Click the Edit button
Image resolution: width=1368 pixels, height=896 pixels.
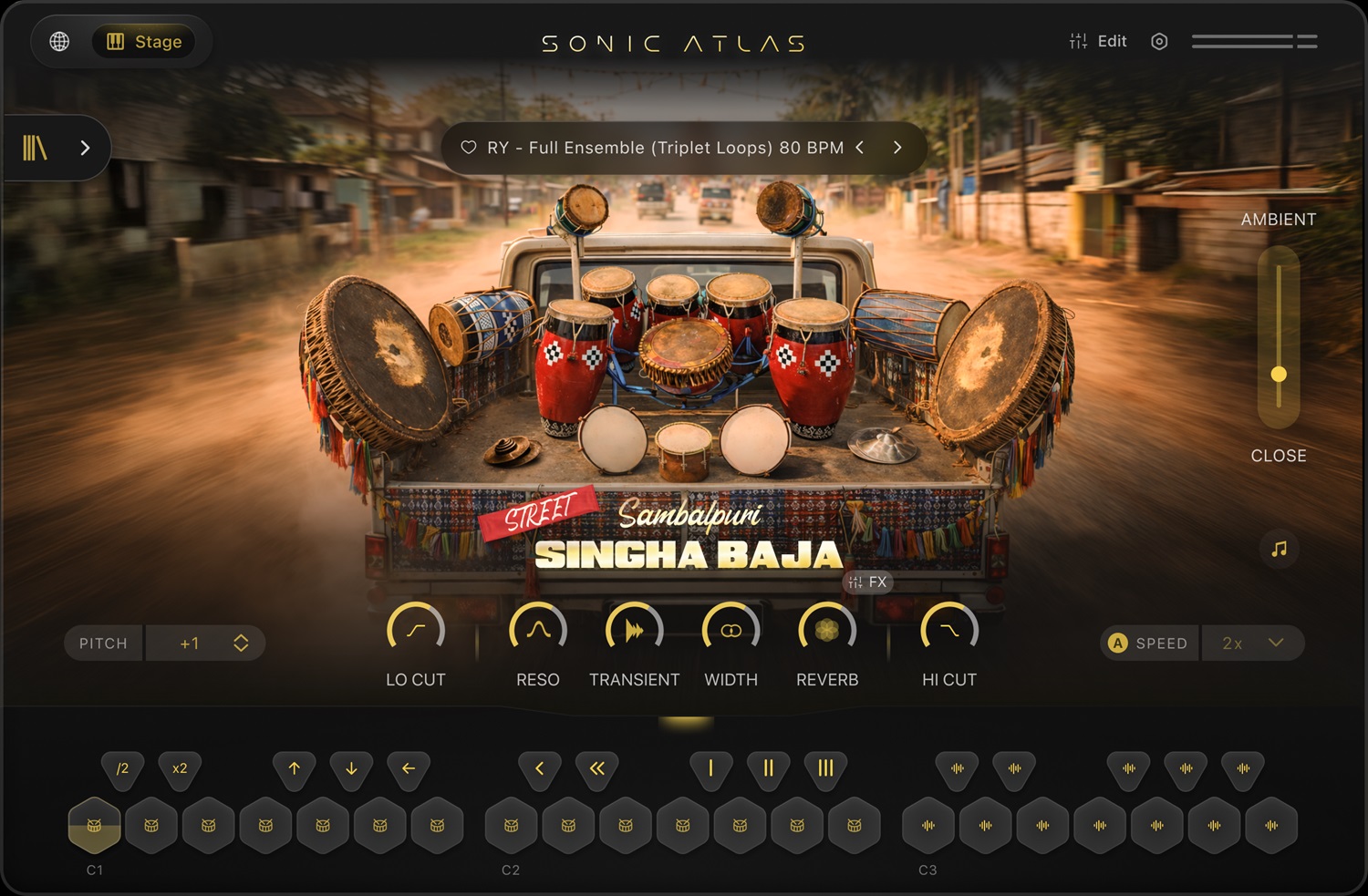[x=1098, y=41]
